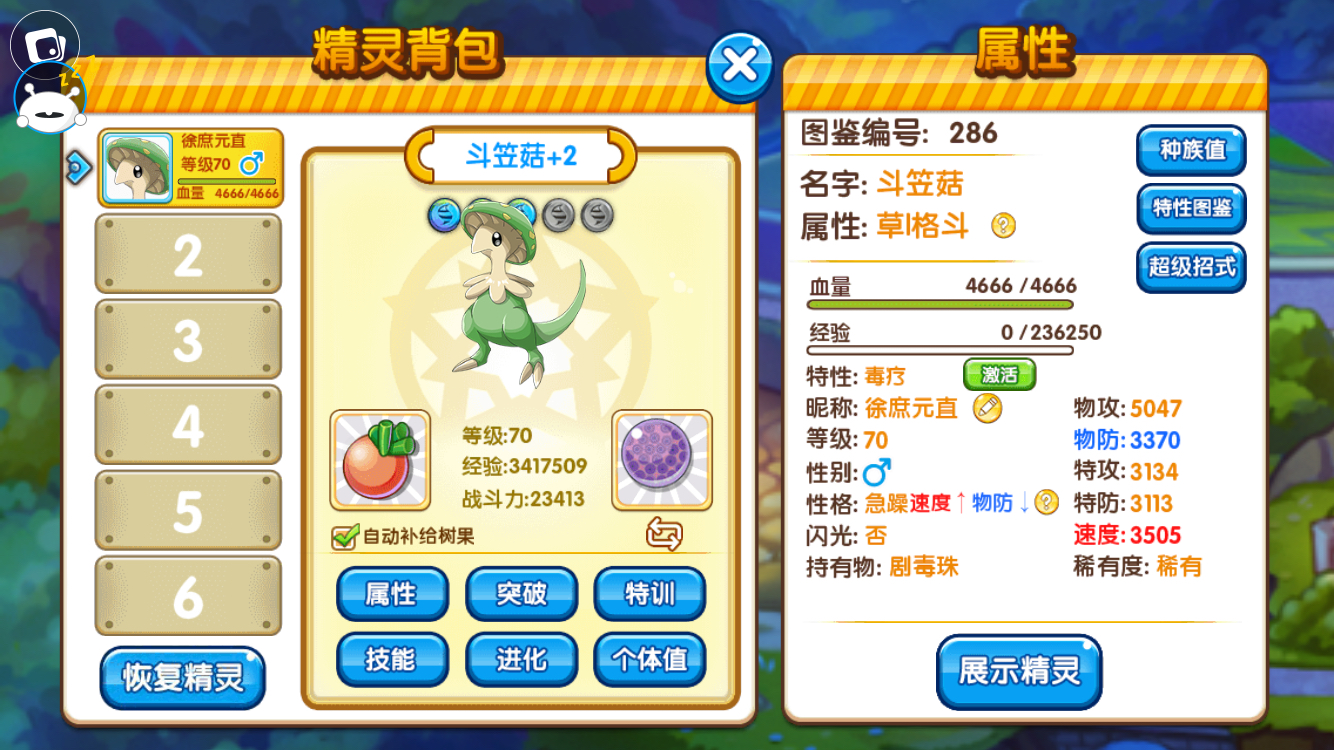Click the swap arrows icon under the held item
This screenshot has width=1334, height=750.
(662, 537)
